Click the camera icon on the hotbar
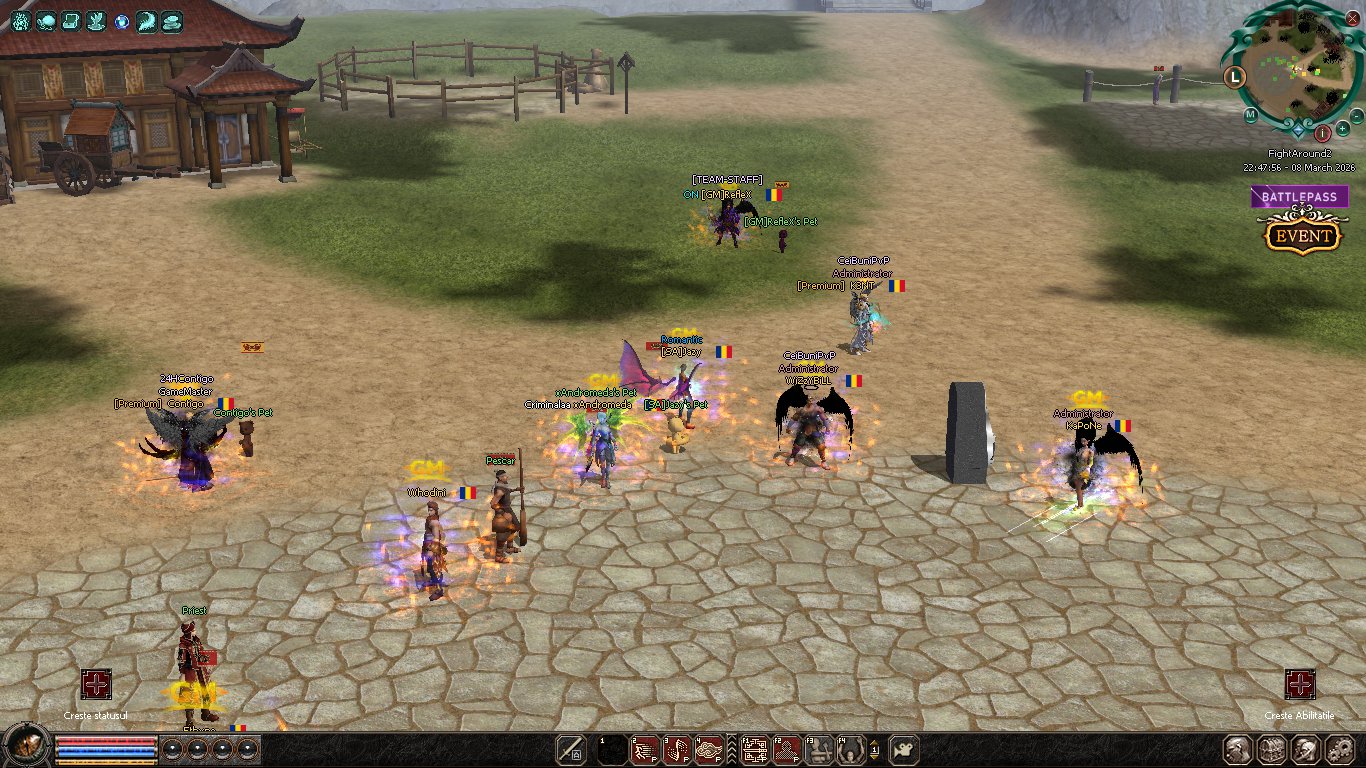The width and height of the screenshot is (1366, 768). point(903,749)
